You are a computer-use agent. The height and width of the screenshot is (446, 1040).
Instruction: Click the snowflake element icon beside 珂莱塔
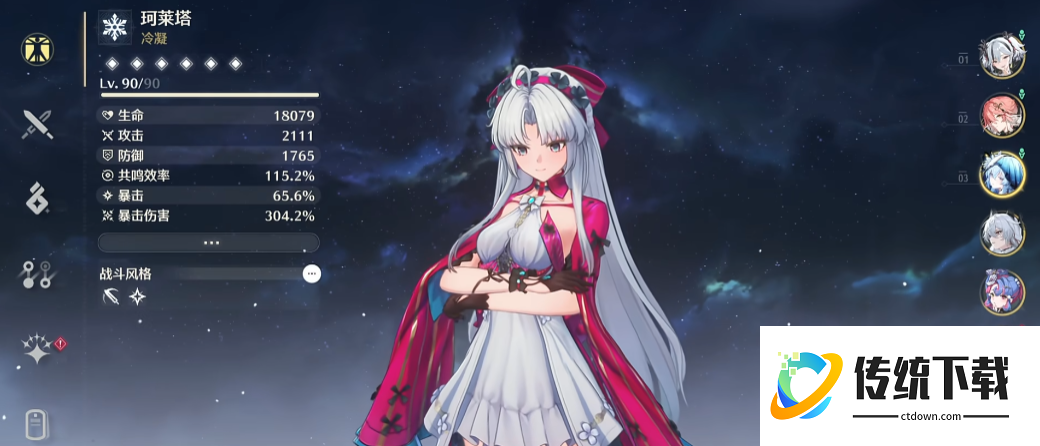click(115, 28)
